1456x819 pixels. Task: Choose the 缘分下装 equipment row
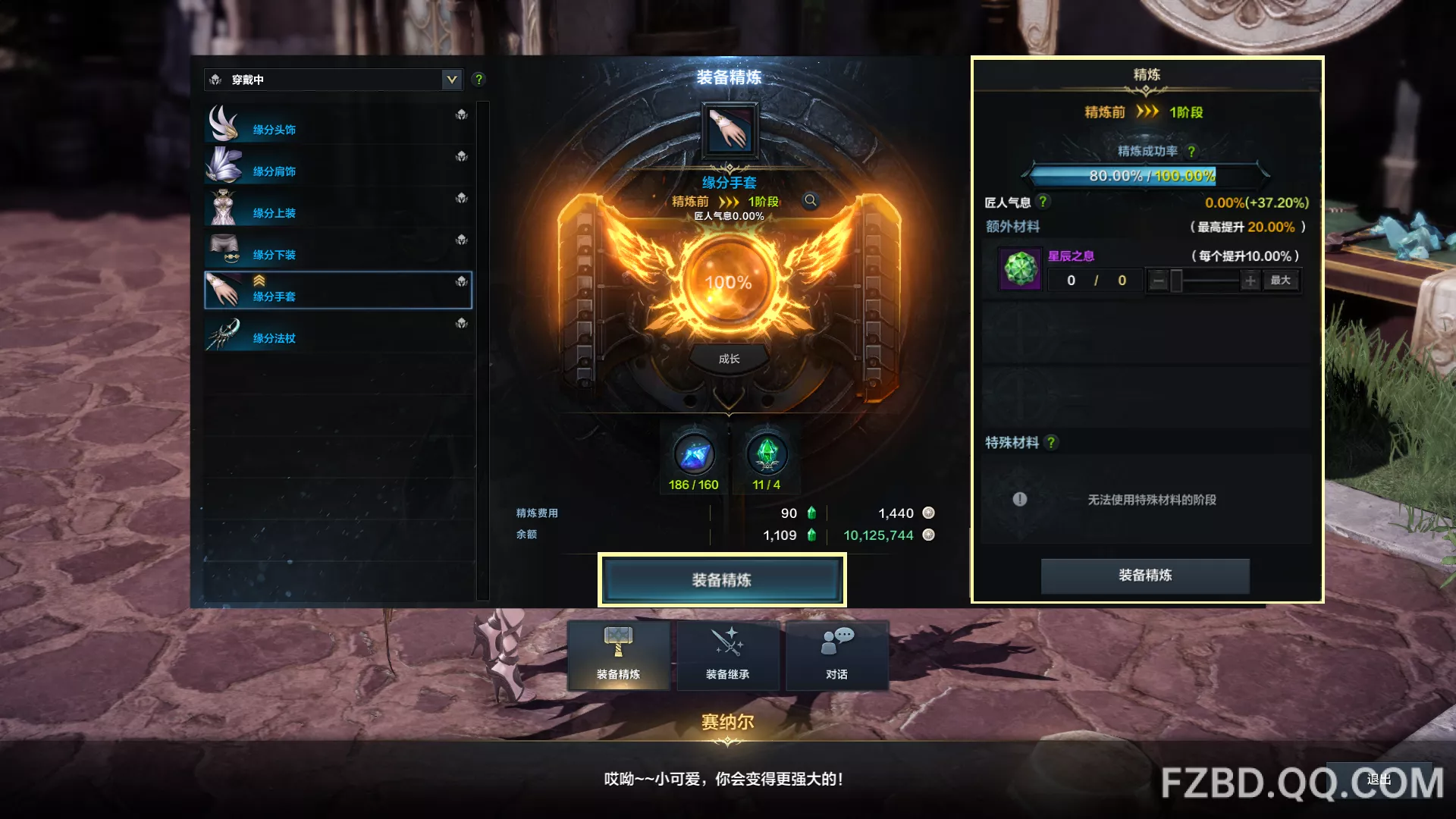point(338,250)
